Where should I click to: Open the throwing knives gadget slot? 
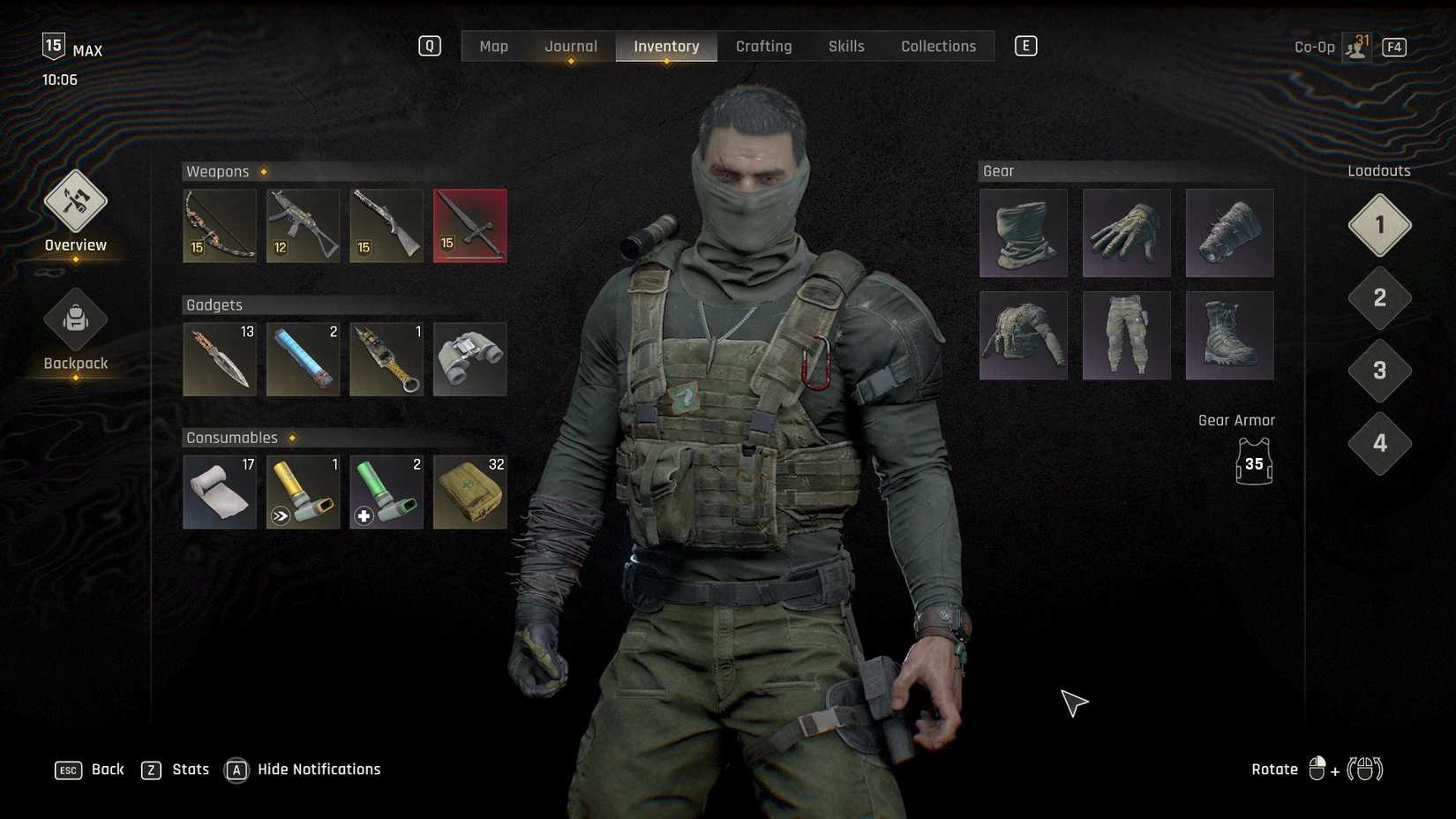click(219, 358)
